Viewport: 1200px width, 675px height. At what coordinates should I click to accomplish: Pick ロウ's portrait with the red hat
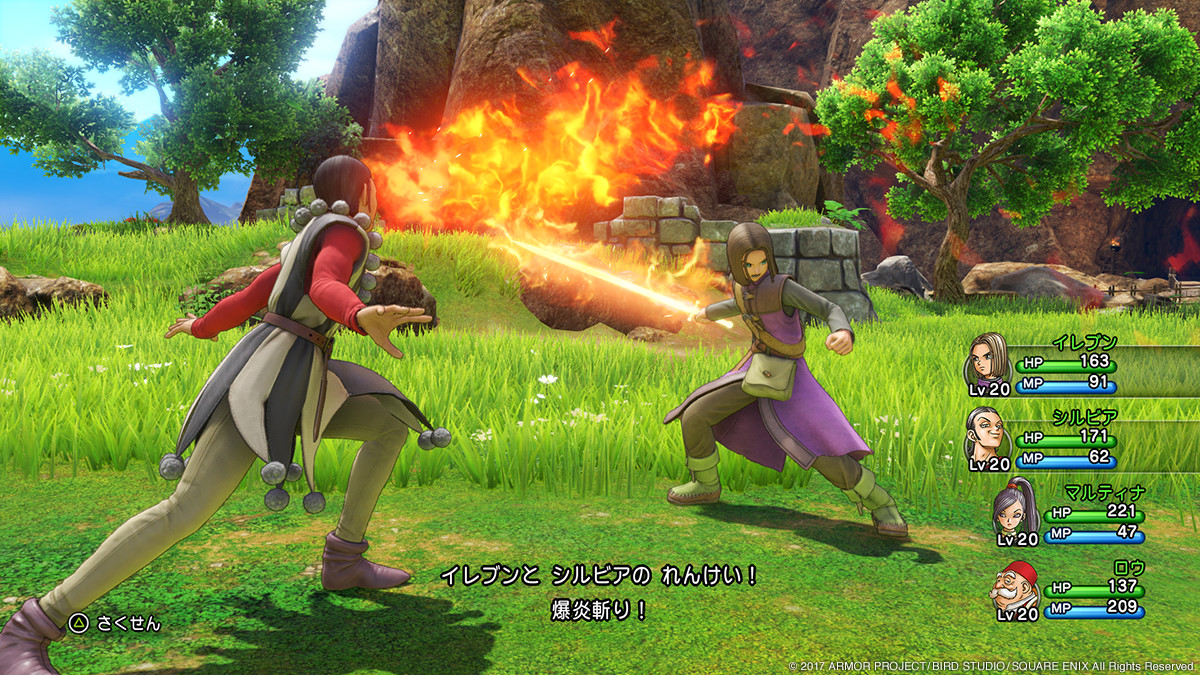pos(1013,586)
